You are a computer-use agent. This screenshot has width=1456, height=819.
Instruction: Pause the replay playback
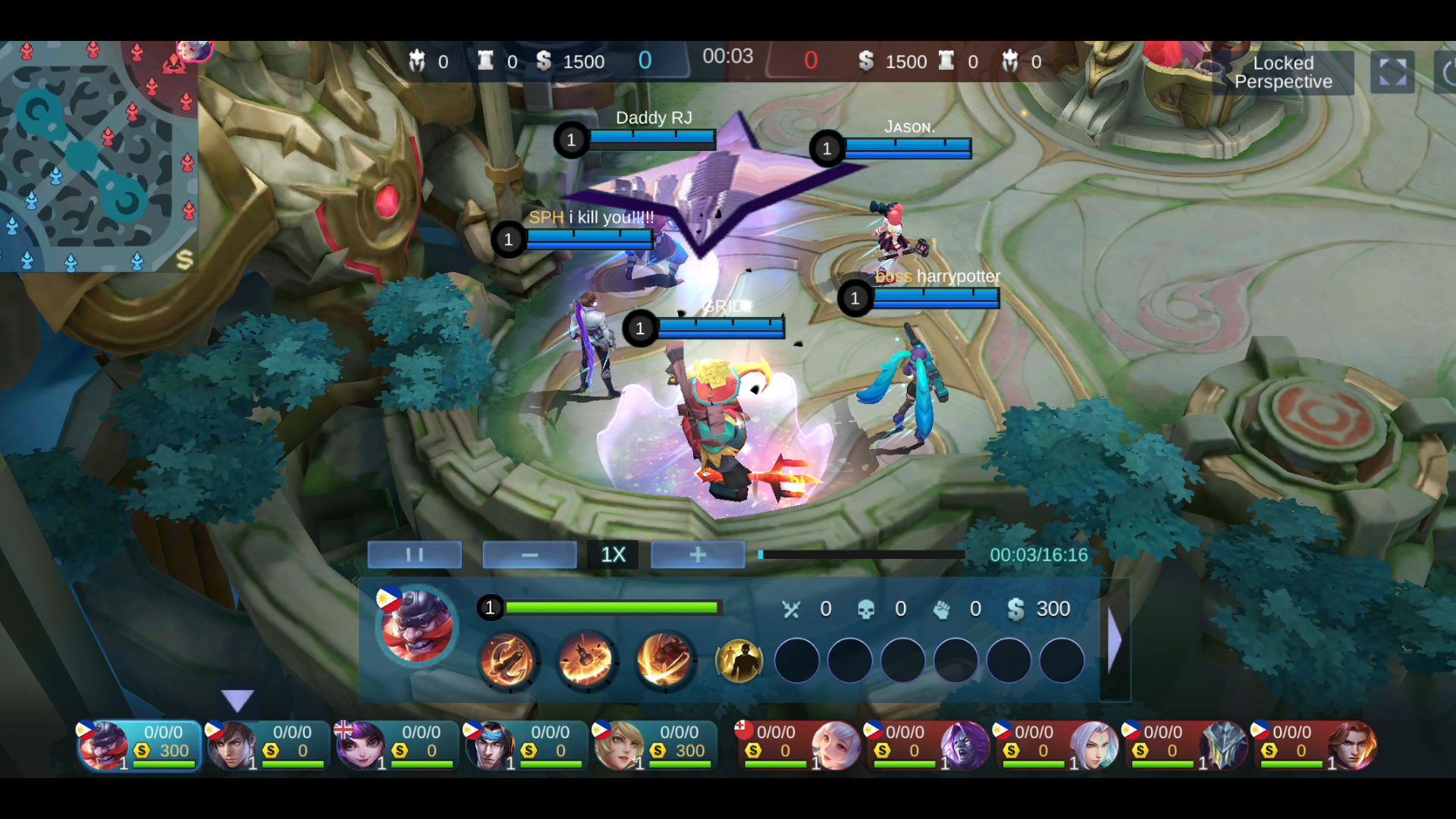point(414,555)
